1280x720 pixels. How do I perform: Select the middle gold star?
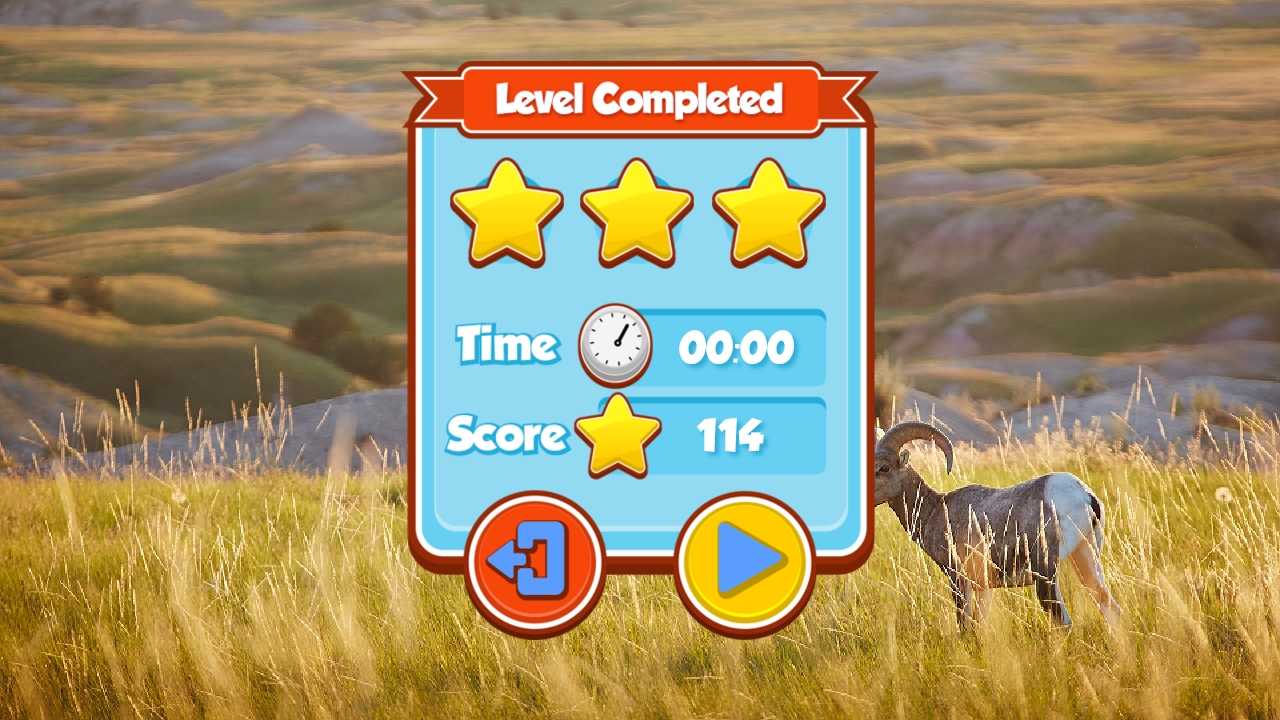coord(638,213)
